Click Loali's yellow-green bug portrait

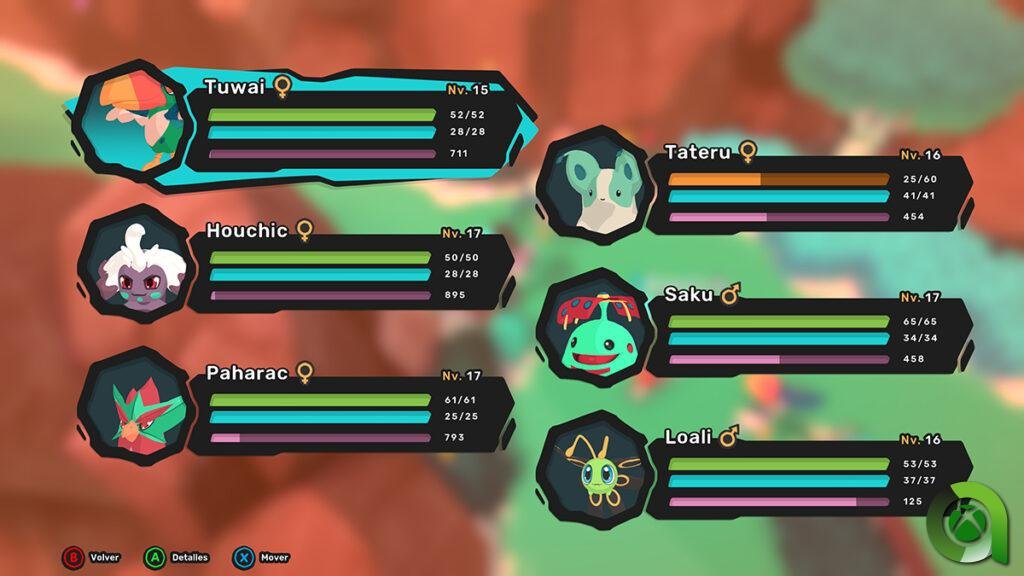pos(593,472)
